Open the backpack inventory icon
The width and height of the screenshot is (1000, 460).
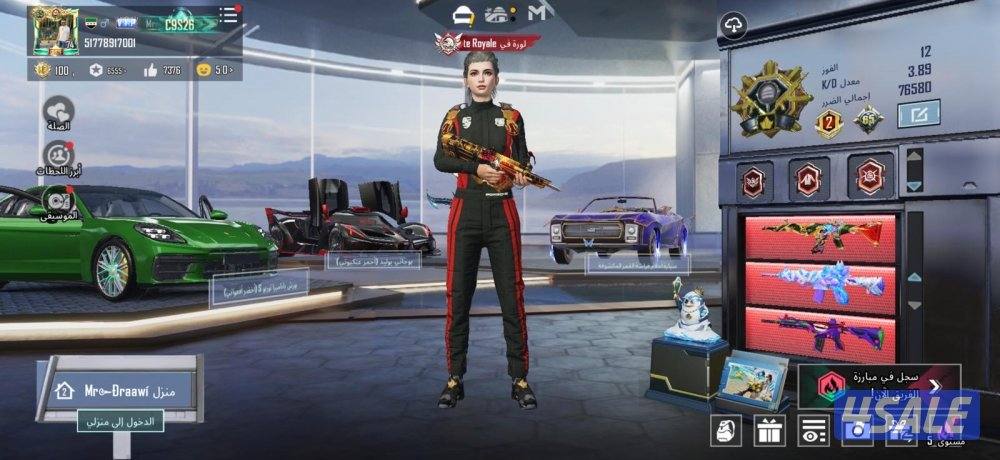(725, 431)
